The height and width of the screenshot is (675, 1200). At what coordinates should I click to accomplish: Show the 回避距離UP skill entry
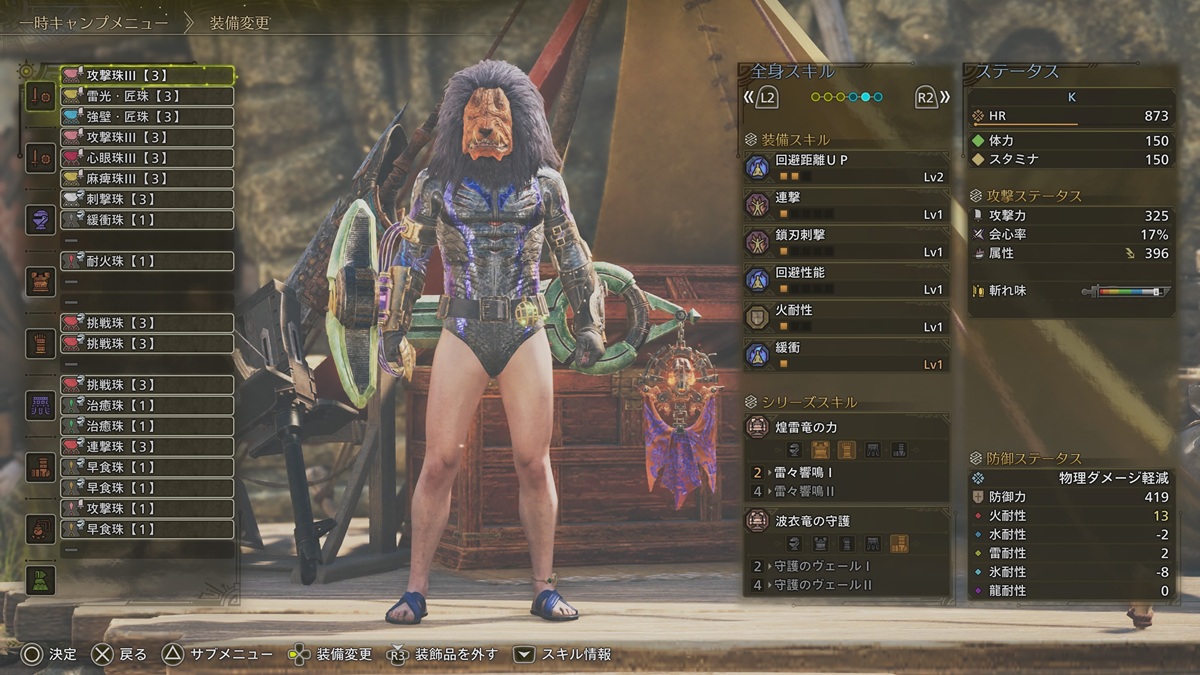coord(846,167)
